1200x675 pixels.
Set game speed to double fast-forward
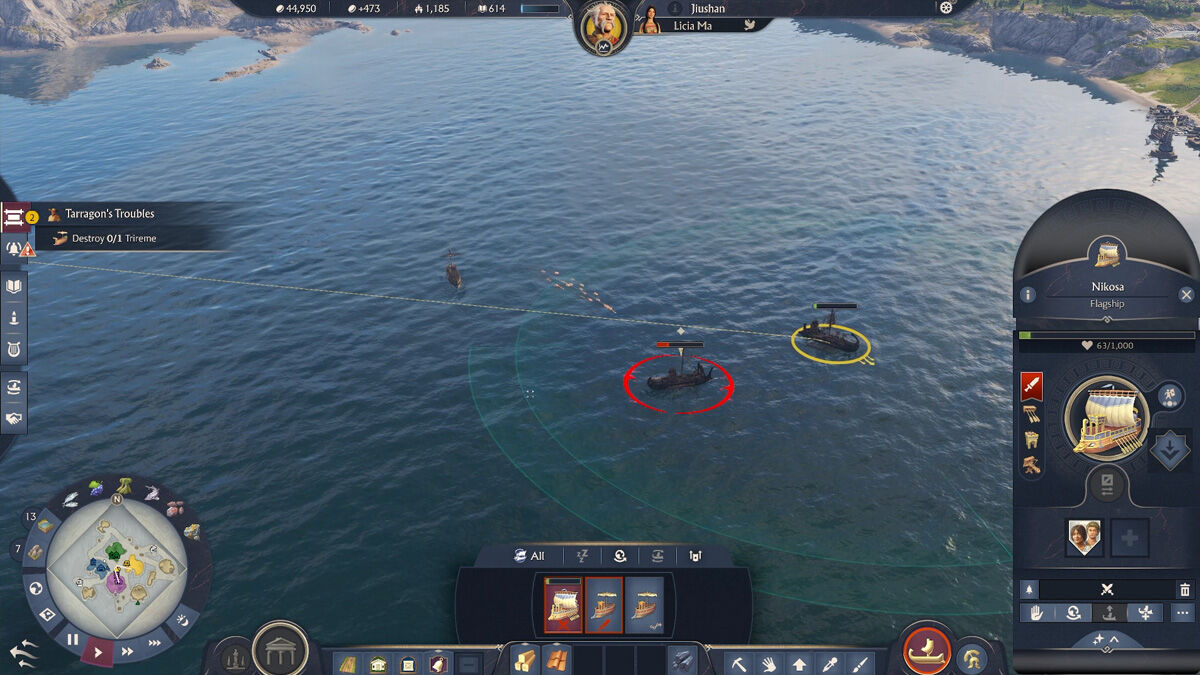pyautogui.click(x=127, y=651)
